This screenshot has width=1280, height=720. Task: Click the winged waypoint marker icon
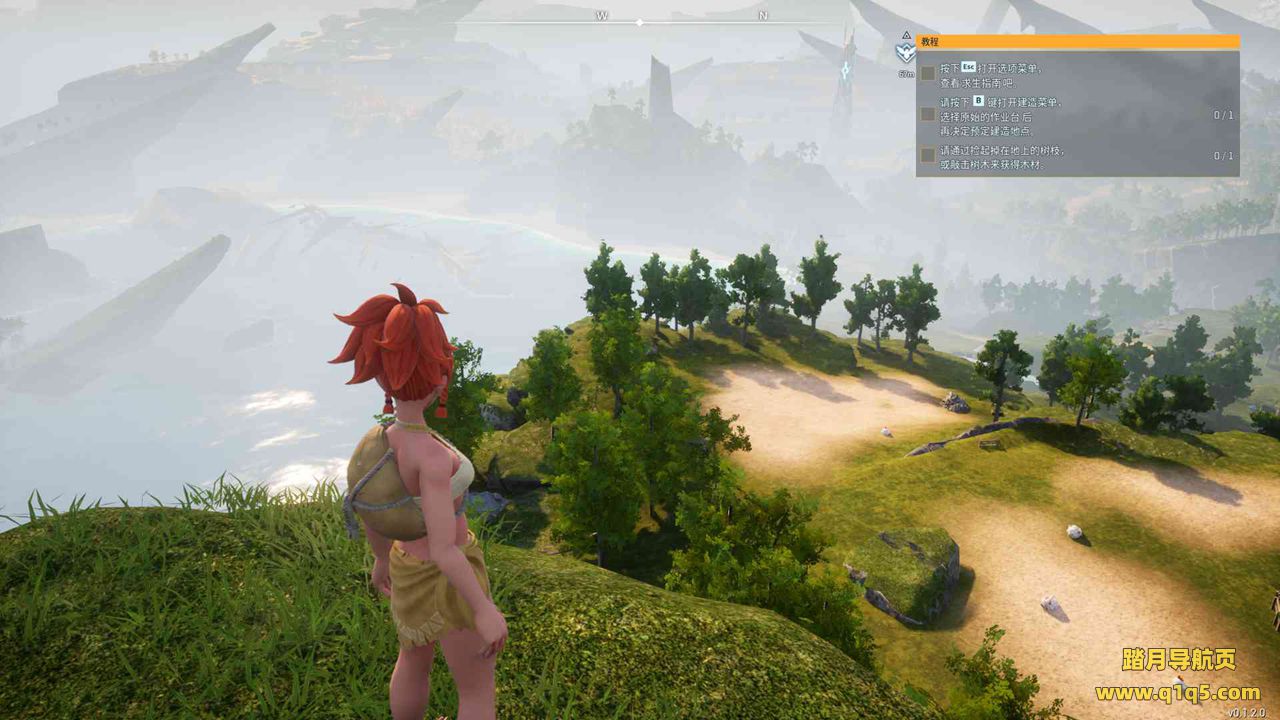click(x=906, y=53)
